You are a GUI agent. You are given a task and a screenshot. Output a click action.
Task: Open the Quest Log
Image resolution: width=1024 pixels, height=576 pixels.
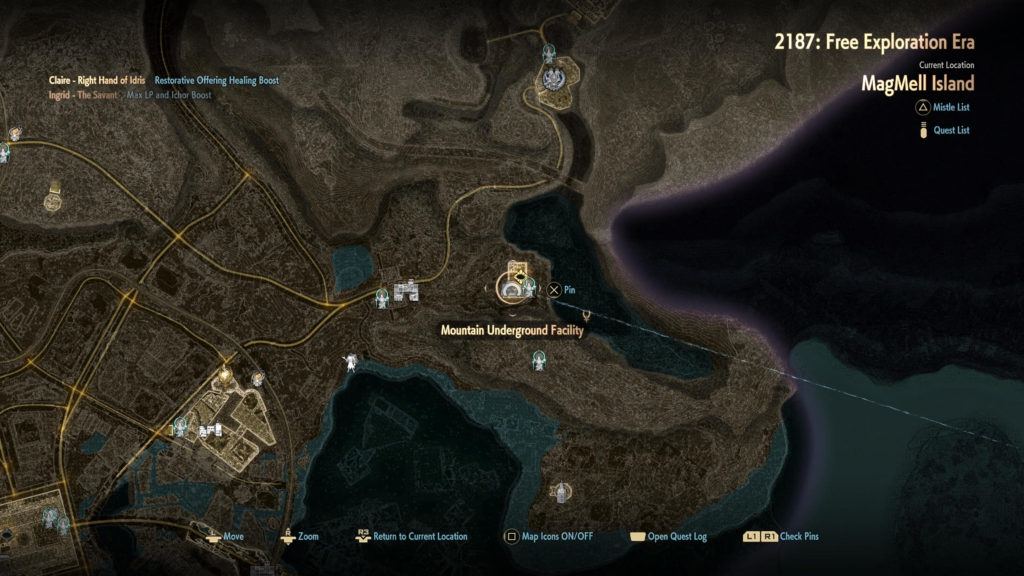667,536
